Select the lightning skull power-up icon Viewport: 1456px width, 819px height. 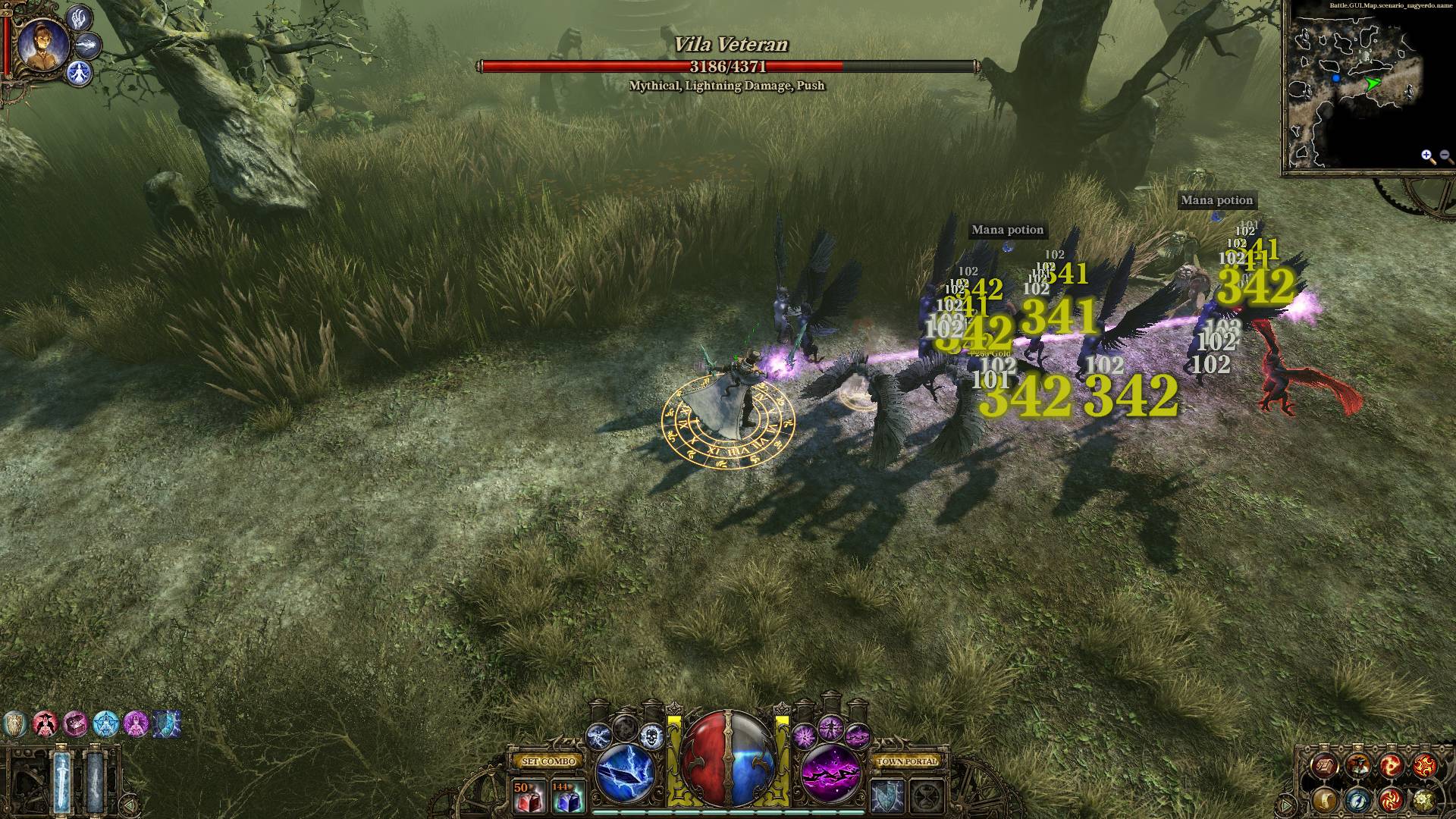[651, 736]
